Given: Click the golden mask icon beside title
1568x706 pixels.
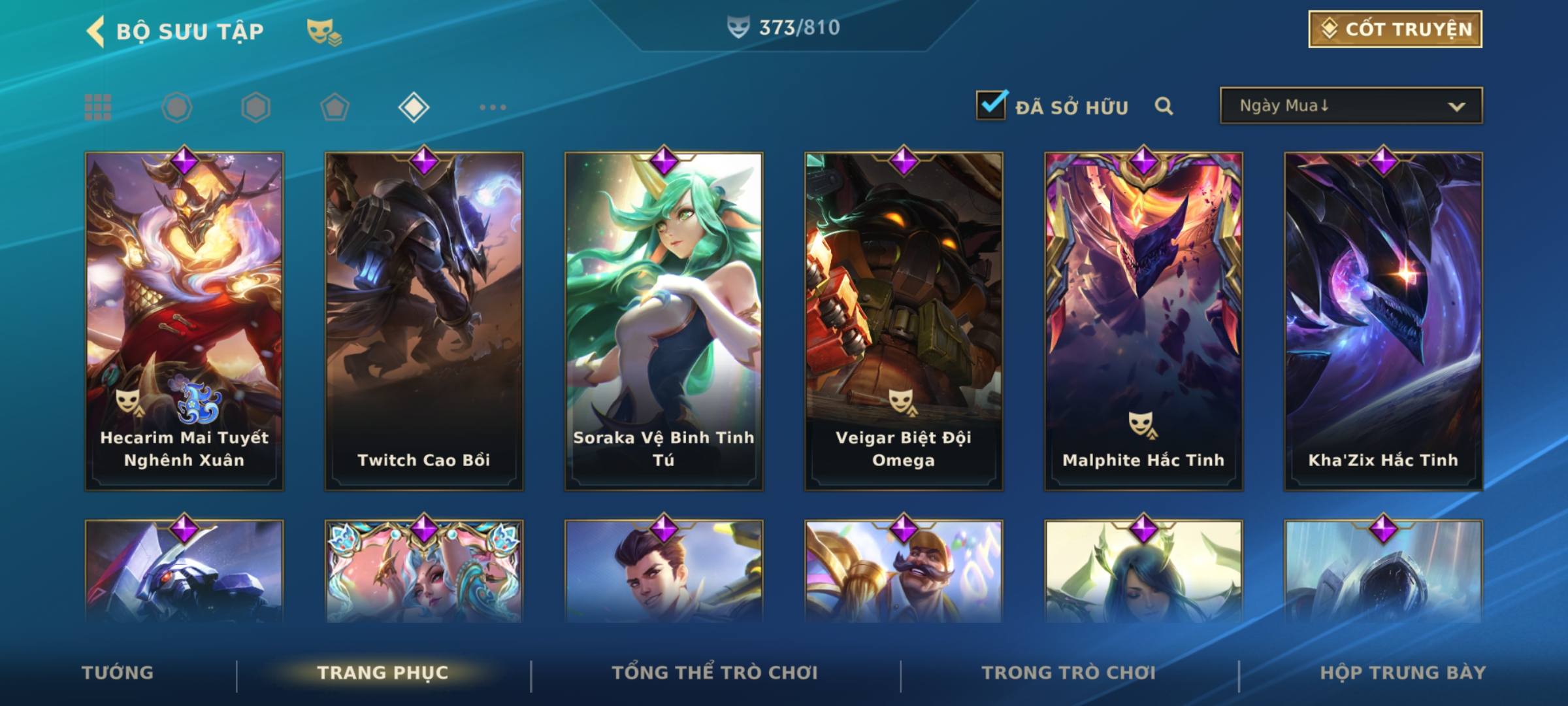Looking at the screenshot, I should [323, 31].
